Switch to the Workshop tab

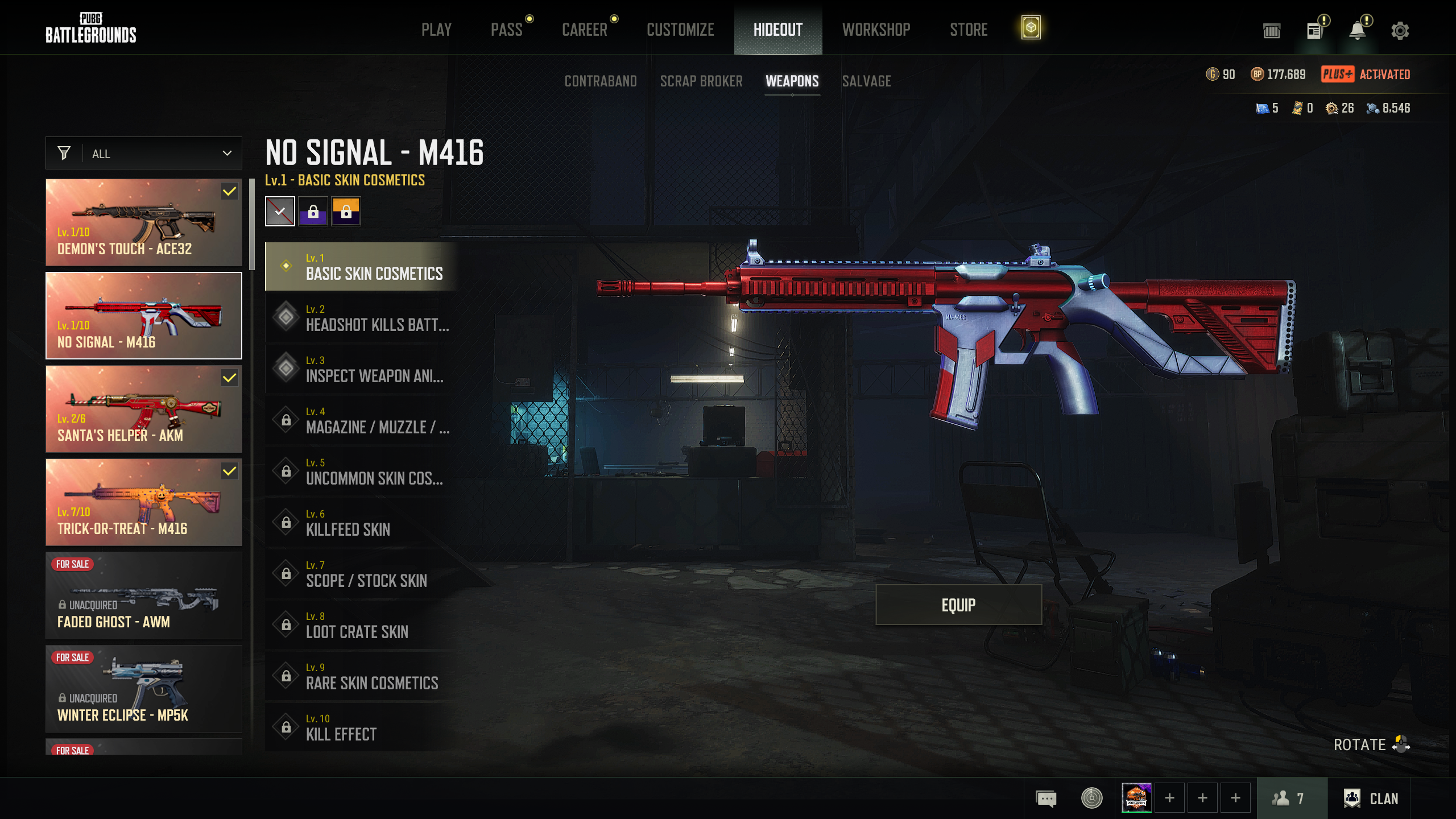tap(876, 30)
